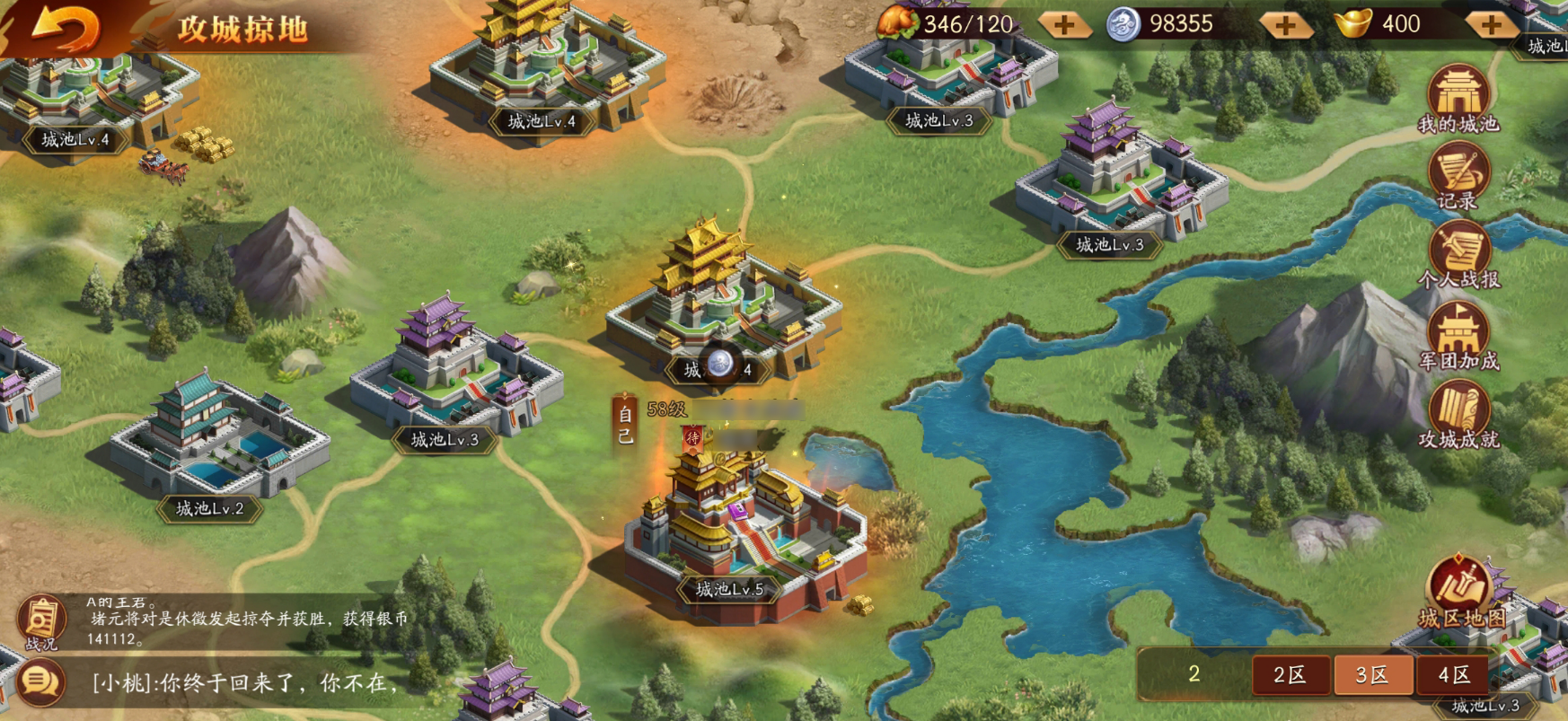Open 我的城池 (My City)
This screenshot has width=1568, height=721.
[1458, 99]
